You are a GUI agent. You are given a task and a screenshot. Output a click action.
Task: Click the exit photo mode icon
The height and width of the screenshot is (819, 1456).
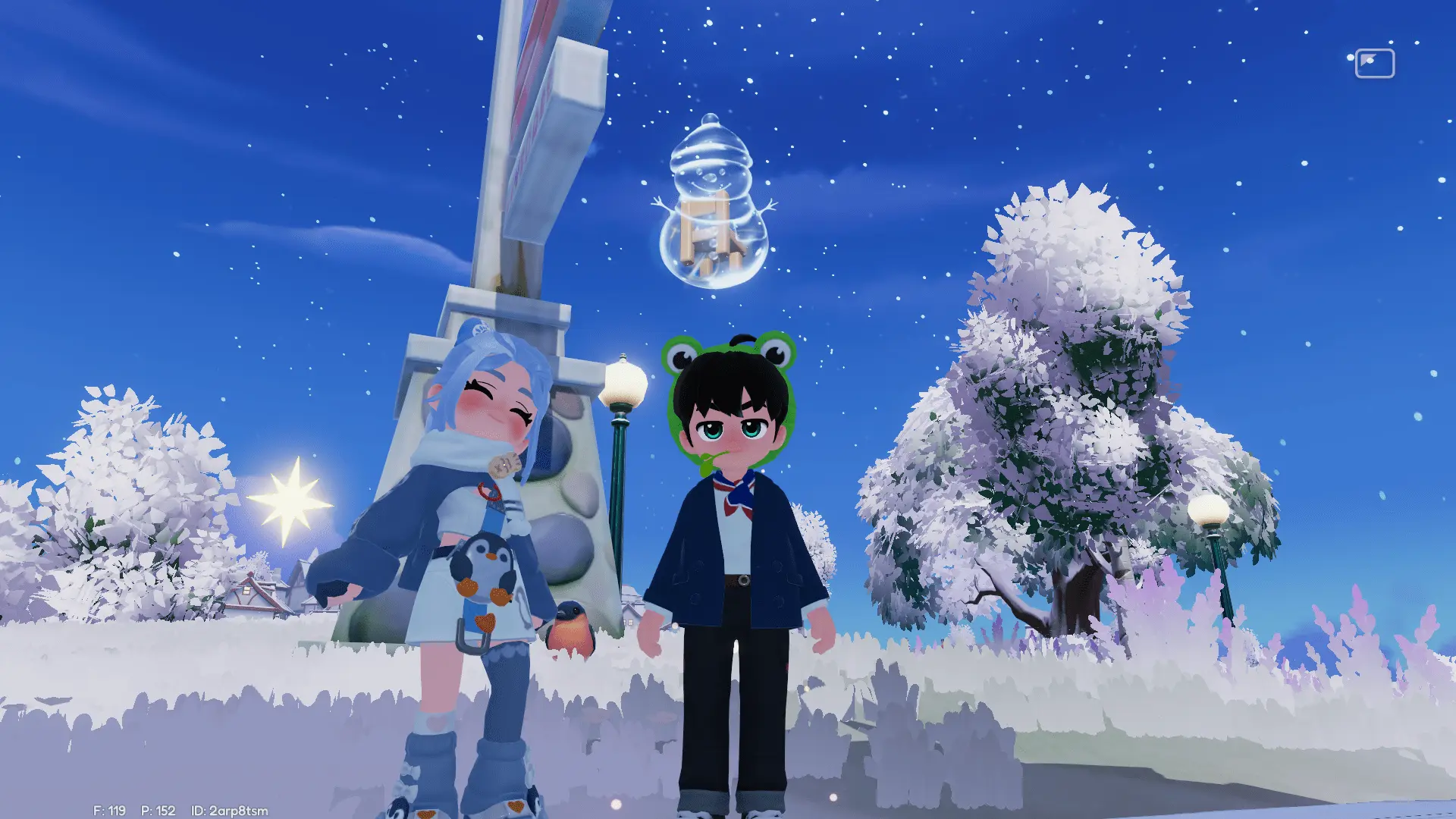[x=1376, y=64]
